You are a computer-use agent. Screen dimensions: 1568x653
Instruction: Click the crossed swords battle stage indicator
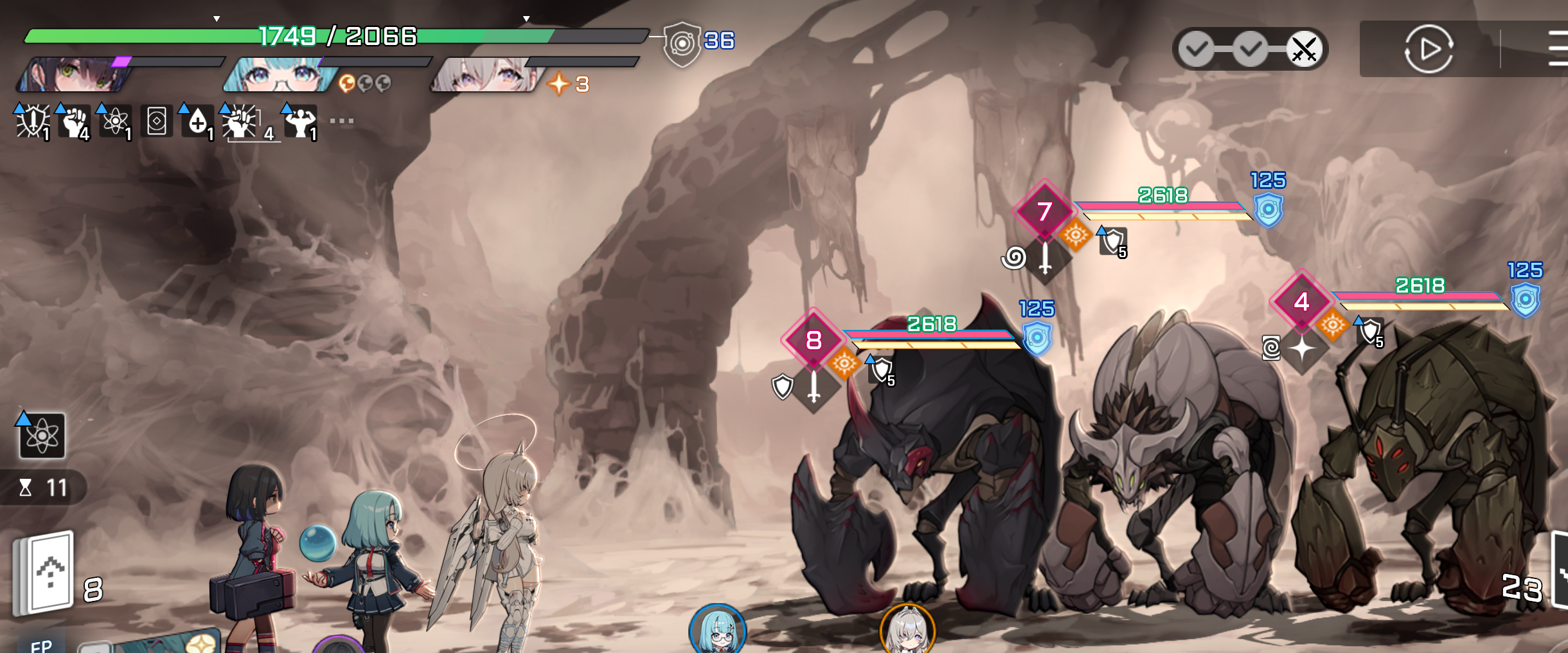[1304, 49]
